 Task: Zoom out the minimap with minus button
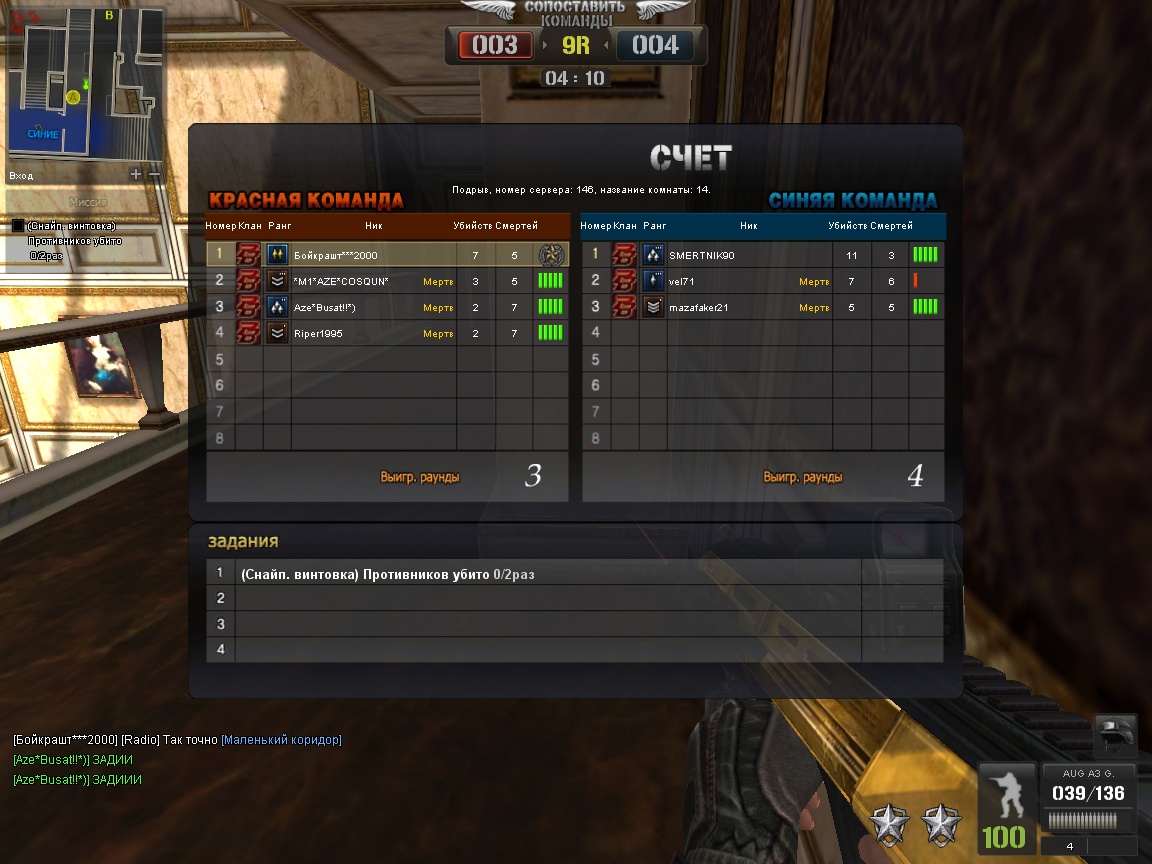point(154,174)
